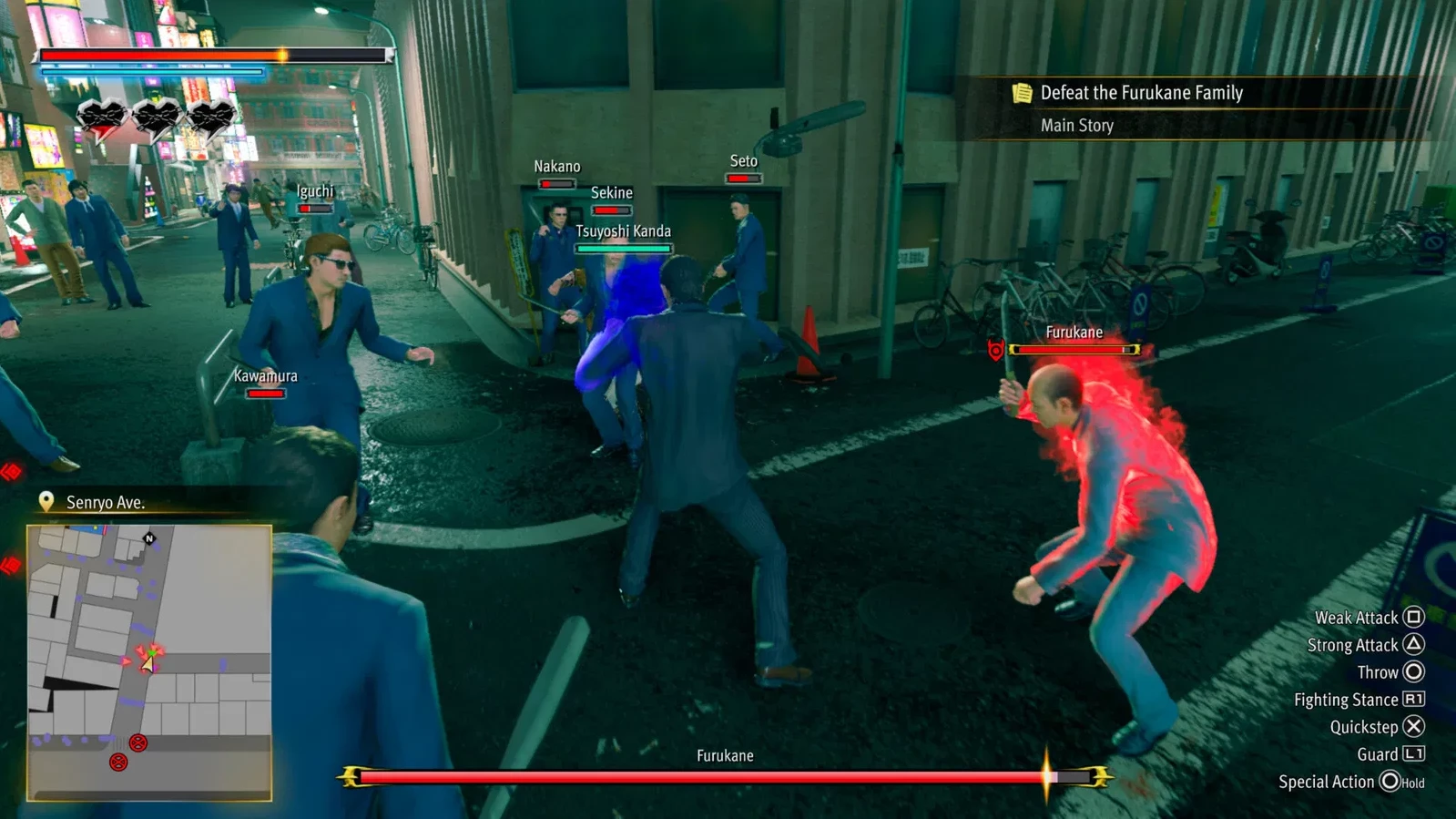
Task: Click the Furukane name tag above the enemy
Action: coord(1074,332)
